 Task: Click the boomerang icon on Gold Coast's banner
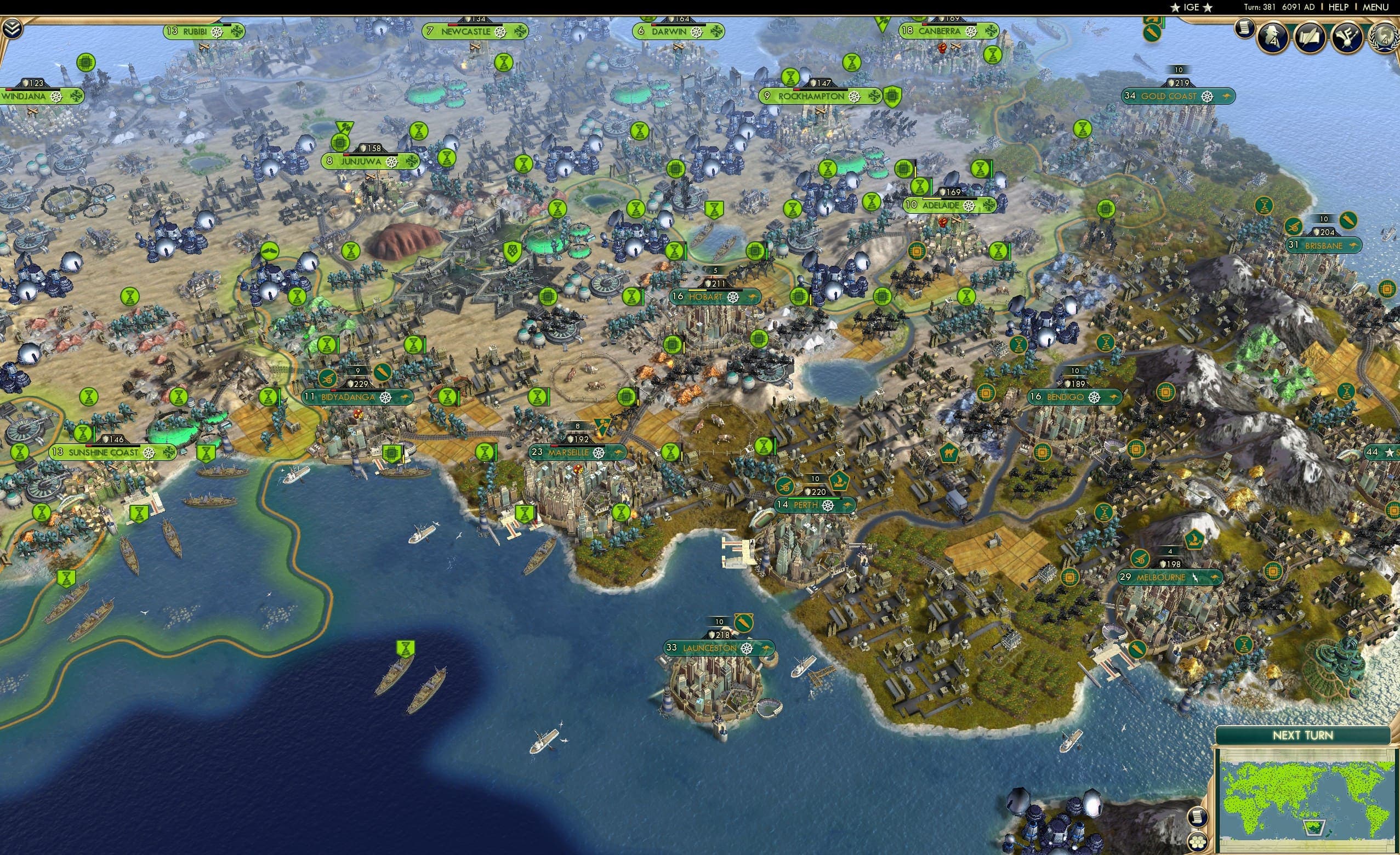pos(1228,96)
